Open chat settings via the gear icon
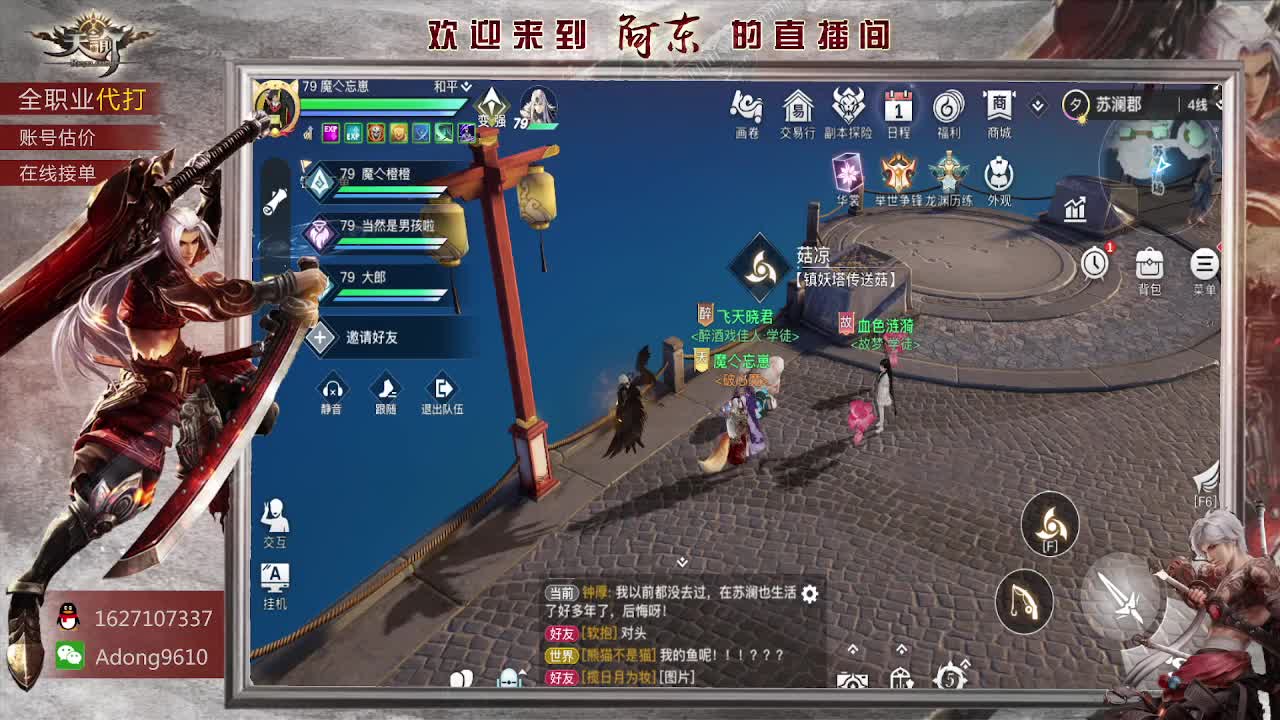 point(809,594)
